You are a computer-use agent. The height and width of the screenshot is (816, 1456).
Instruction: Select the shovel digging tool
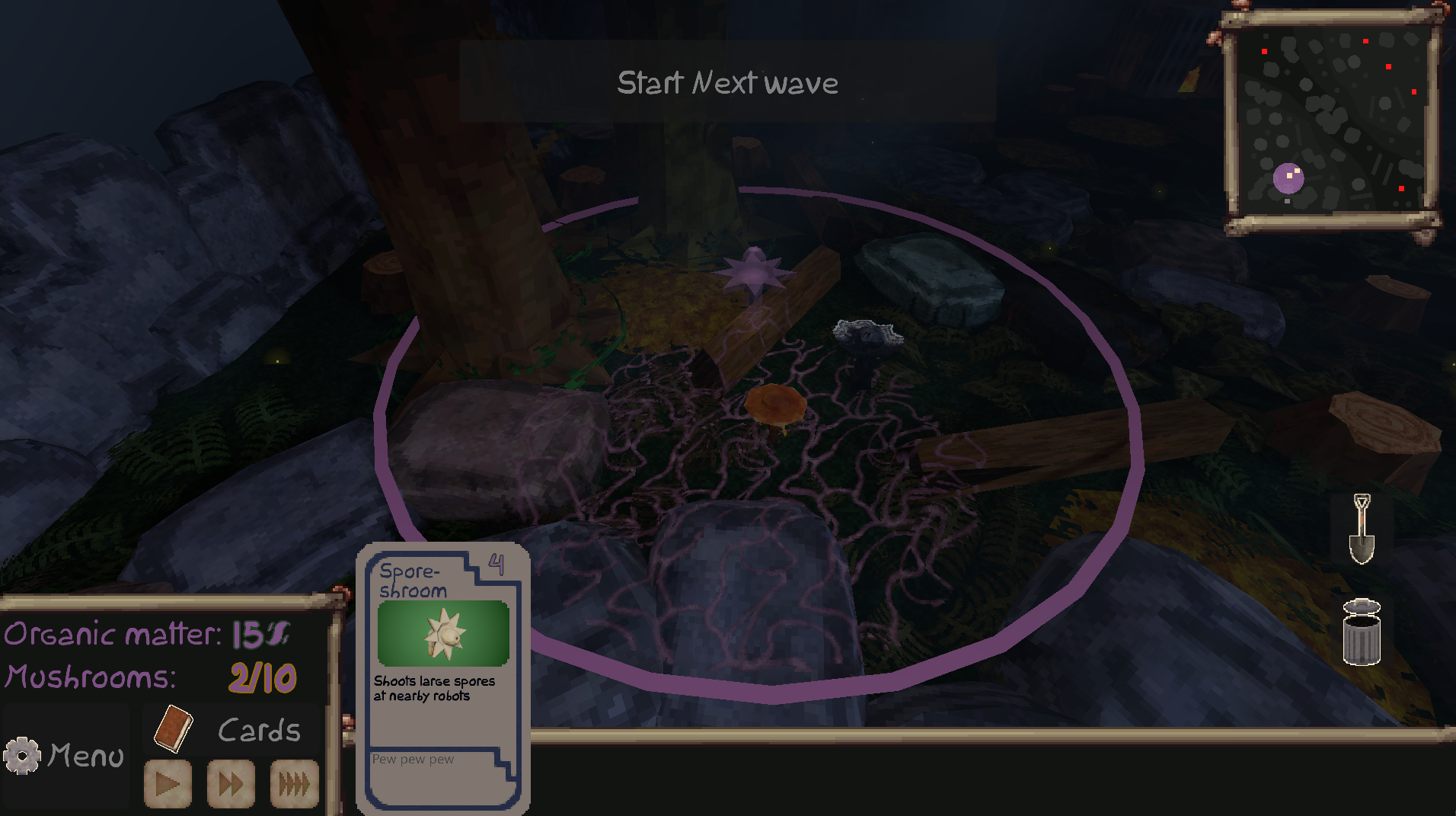[x=1361, y=527]
